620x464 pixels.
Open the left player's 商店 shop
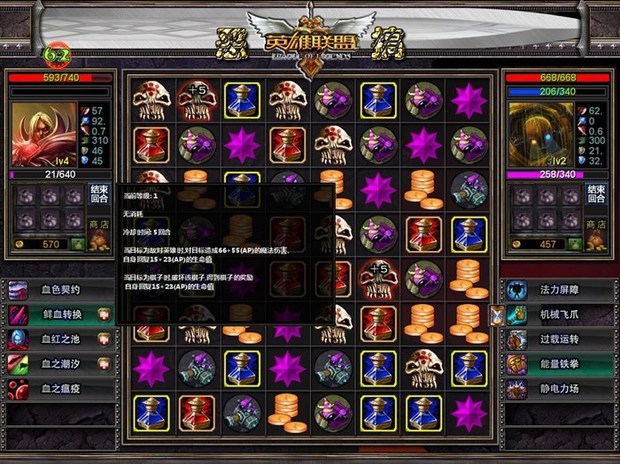click(x=99, y=227)
